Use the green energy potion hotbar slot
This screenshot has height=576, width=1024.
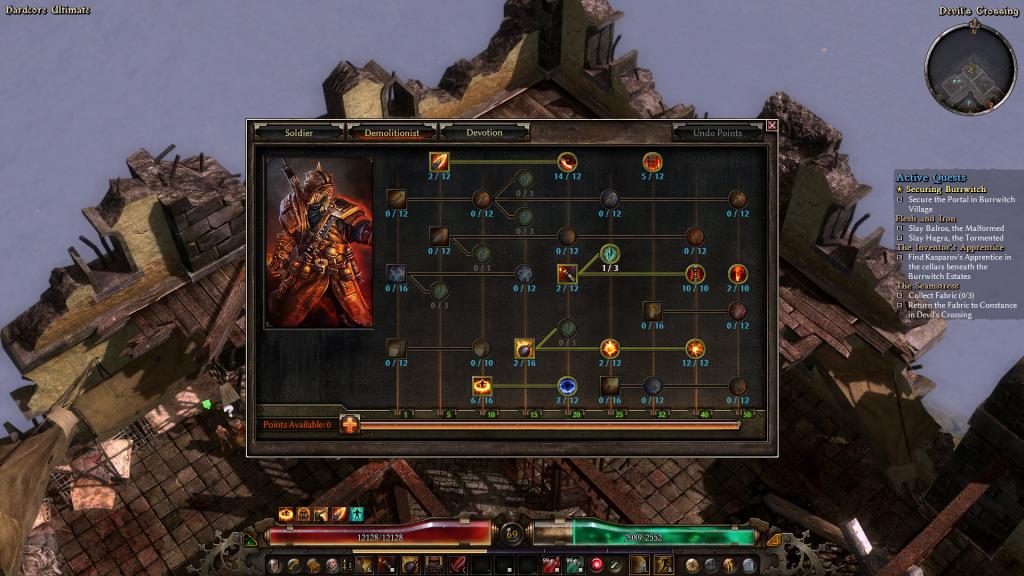(575, 566)
